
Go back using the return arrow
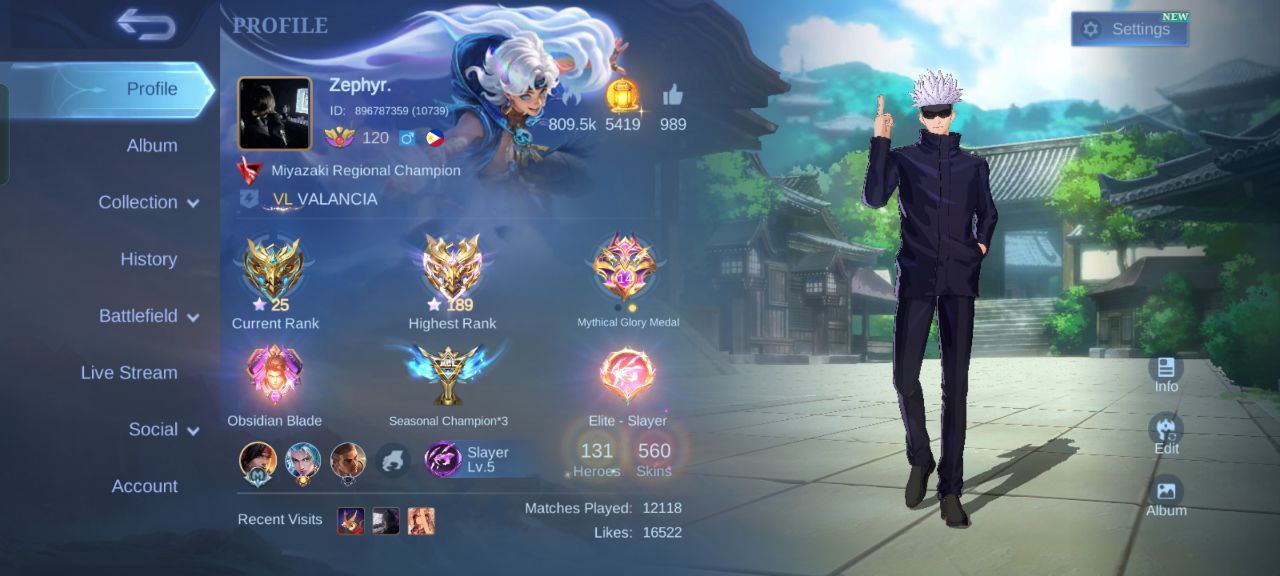coord(146,25)
